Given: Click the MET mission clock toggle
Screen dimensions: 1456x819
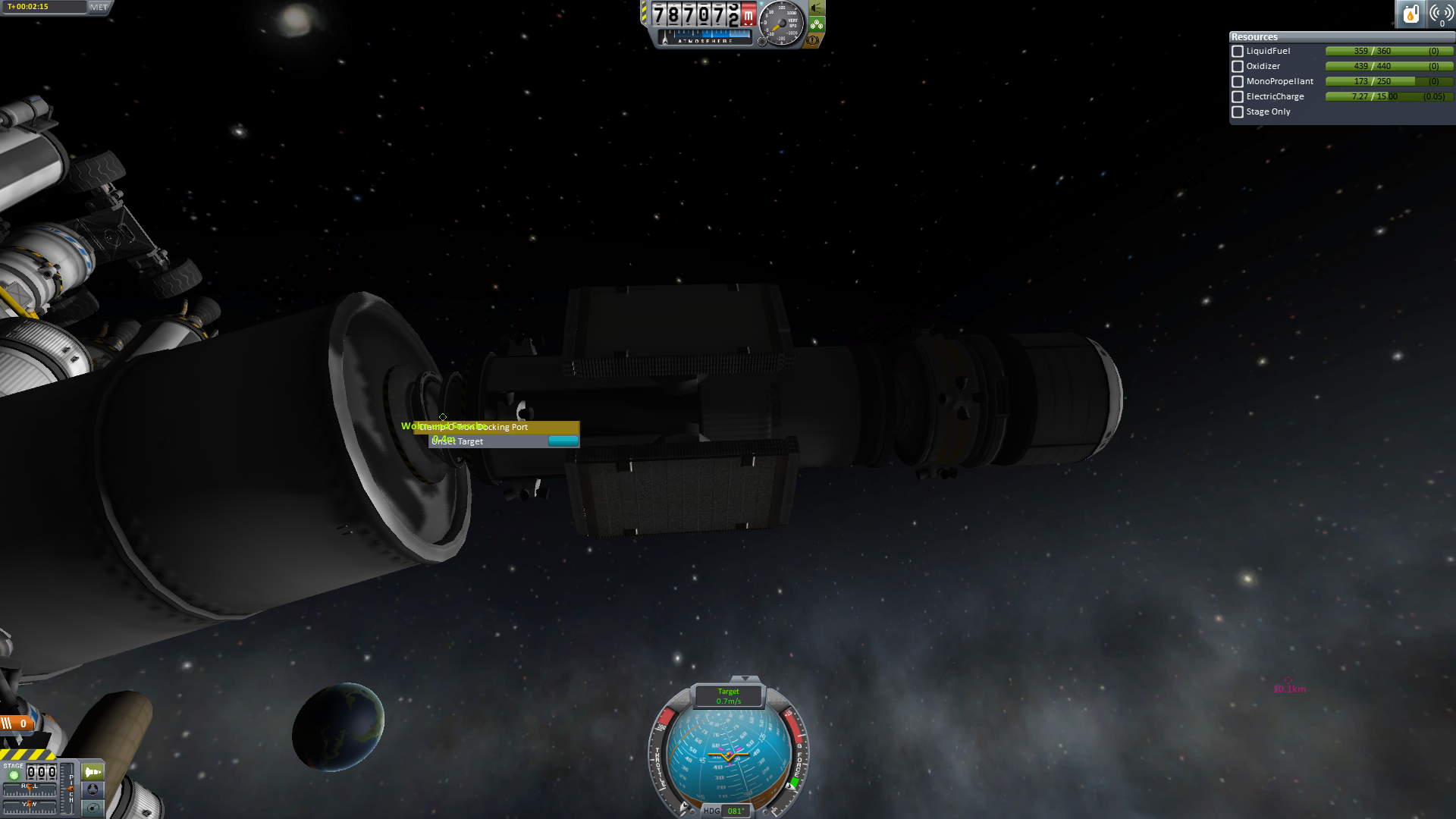Looking at the screenshot, I should click(99, 7).
